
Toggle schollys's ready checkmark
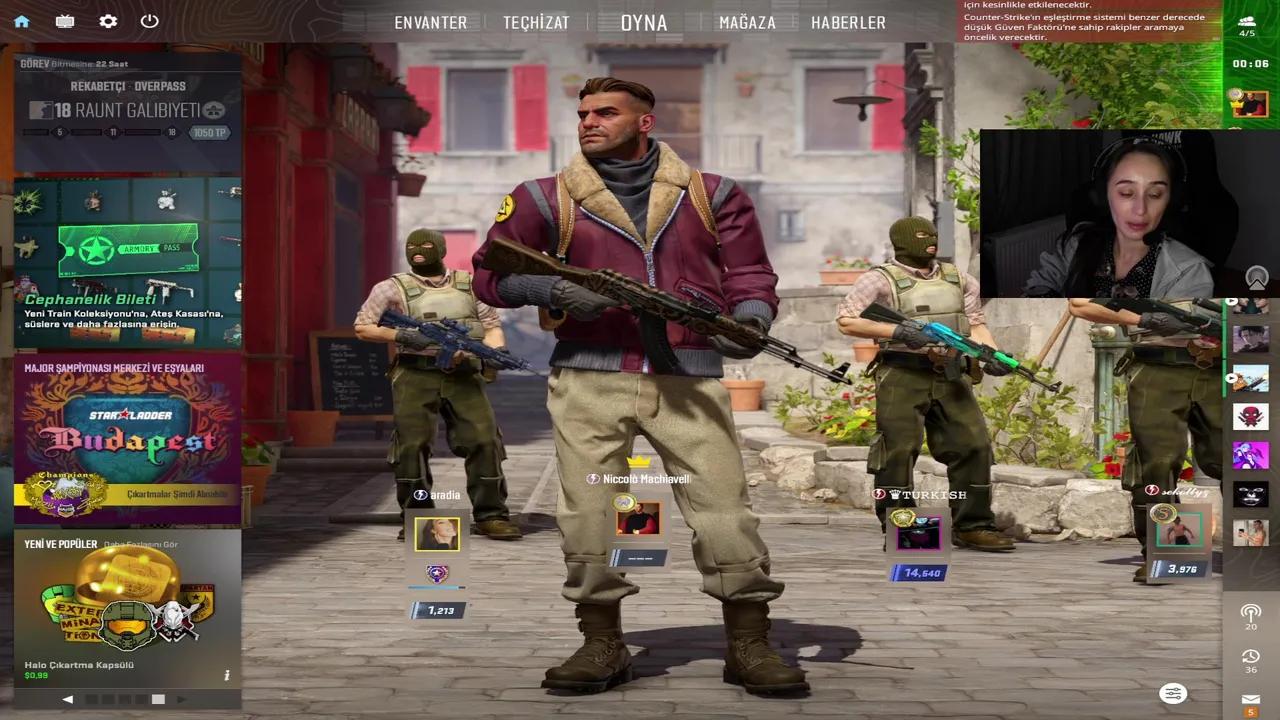(1152, 489)
